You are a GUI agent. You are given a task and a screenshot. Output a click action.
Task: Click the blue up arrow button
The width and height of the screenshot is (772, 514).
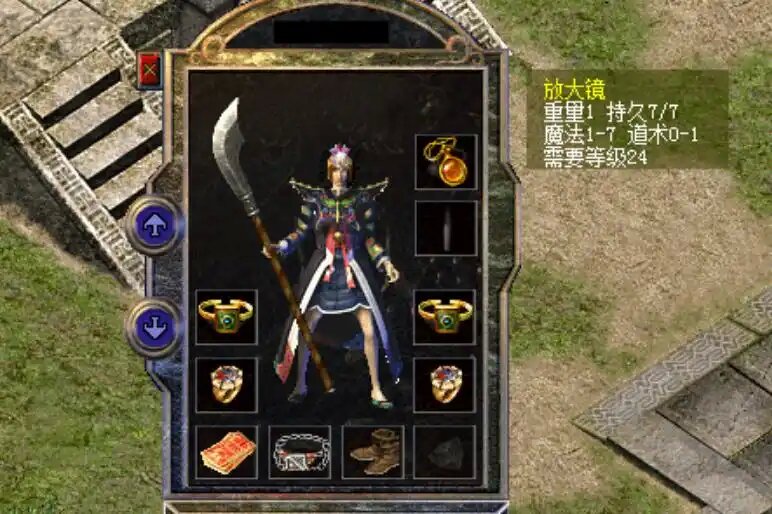154,226
